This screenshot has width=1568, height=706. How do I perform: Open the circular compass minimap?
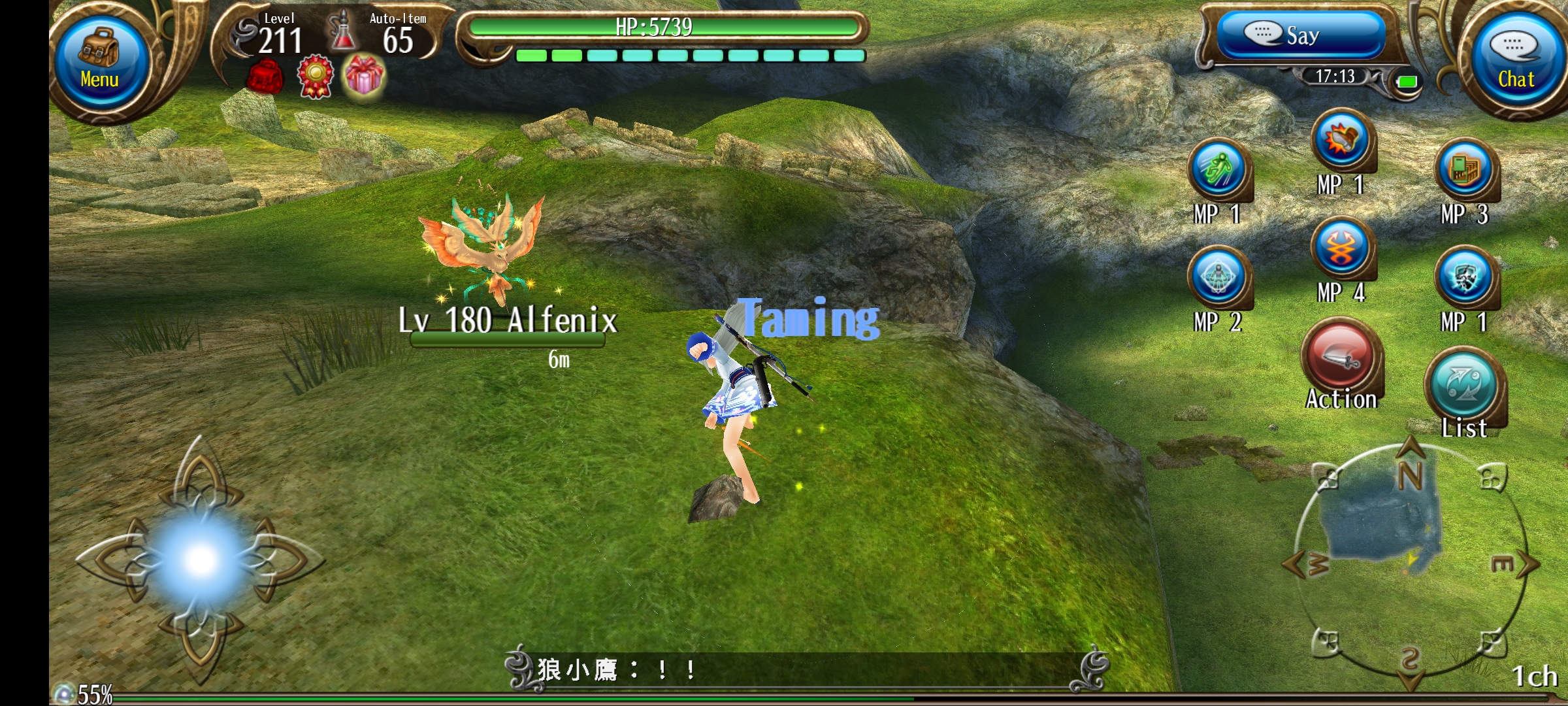pos(1410,563)
